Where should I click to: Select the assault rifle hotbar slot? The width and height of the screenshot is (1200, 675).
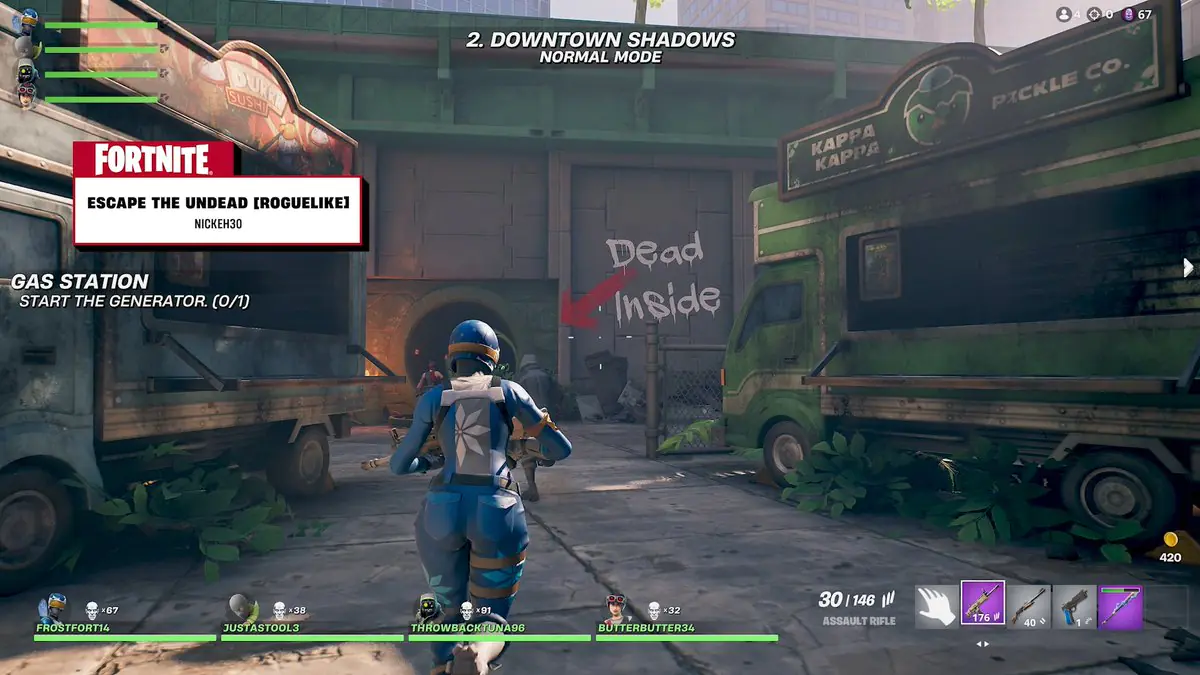point(983,606)
